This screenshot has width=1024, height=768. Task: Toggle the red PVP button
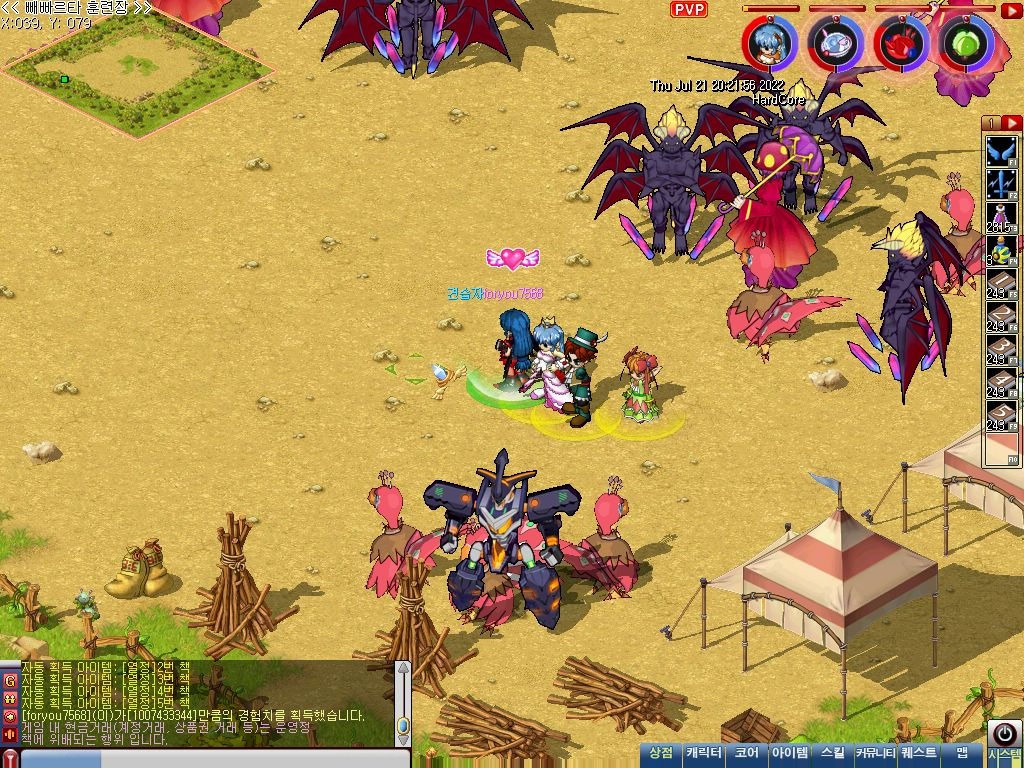point(688,10)
